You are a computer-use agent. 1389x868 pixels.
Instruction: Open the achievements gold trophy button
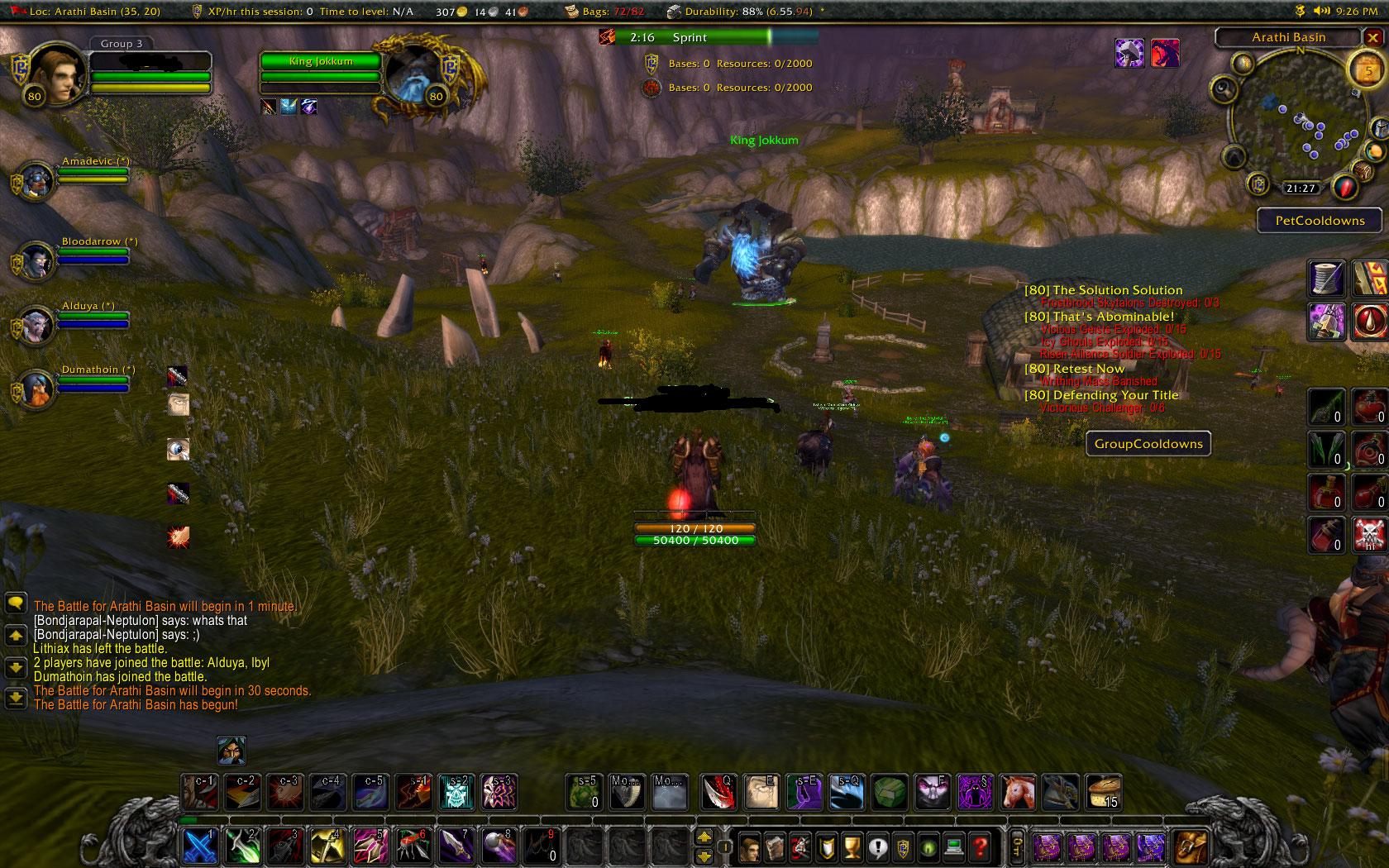[852, 847]
